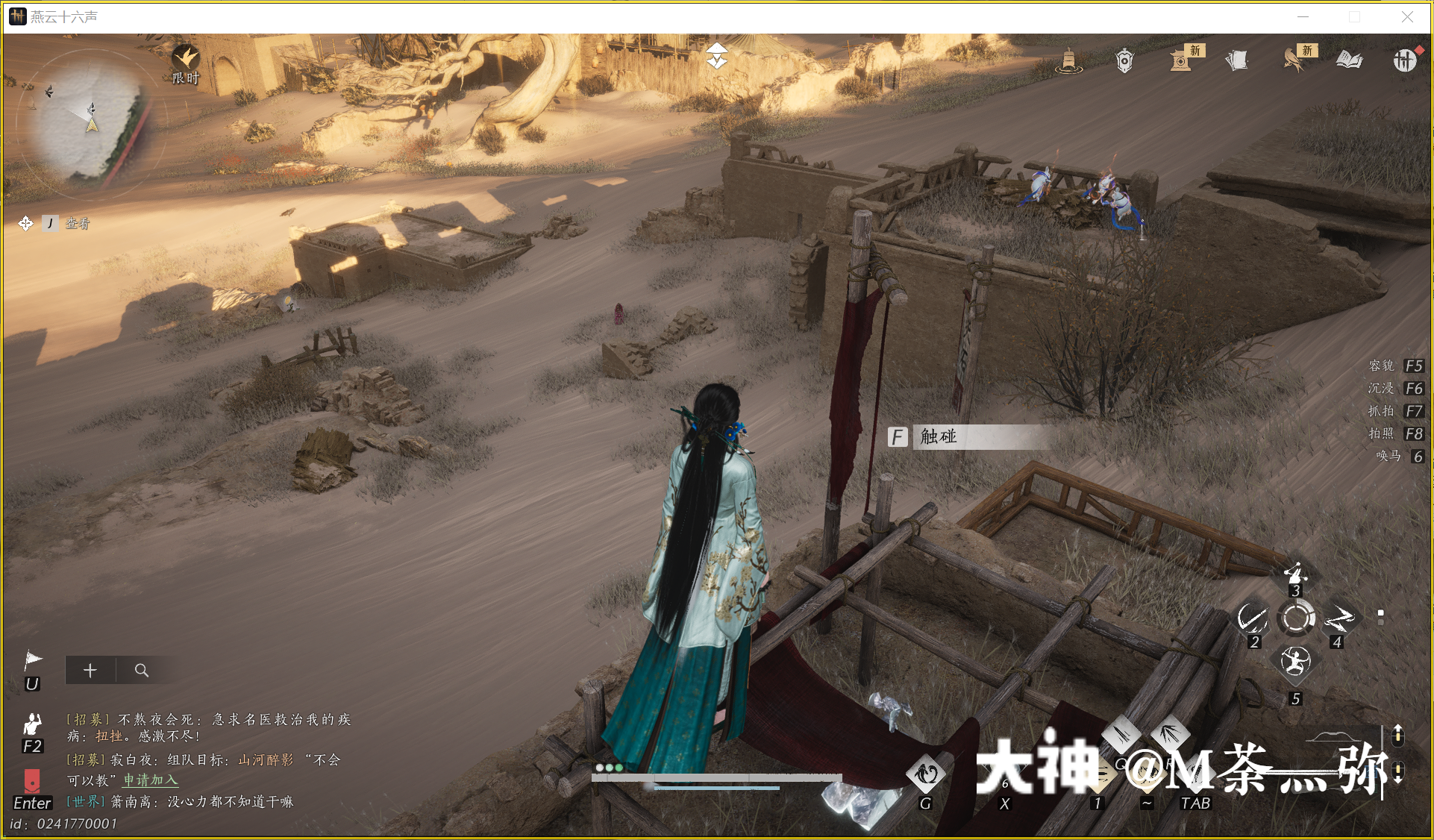Click the plus button above chat
Image resolution: width=1434 pixels, height=840 pixels.
coord(90,670)
